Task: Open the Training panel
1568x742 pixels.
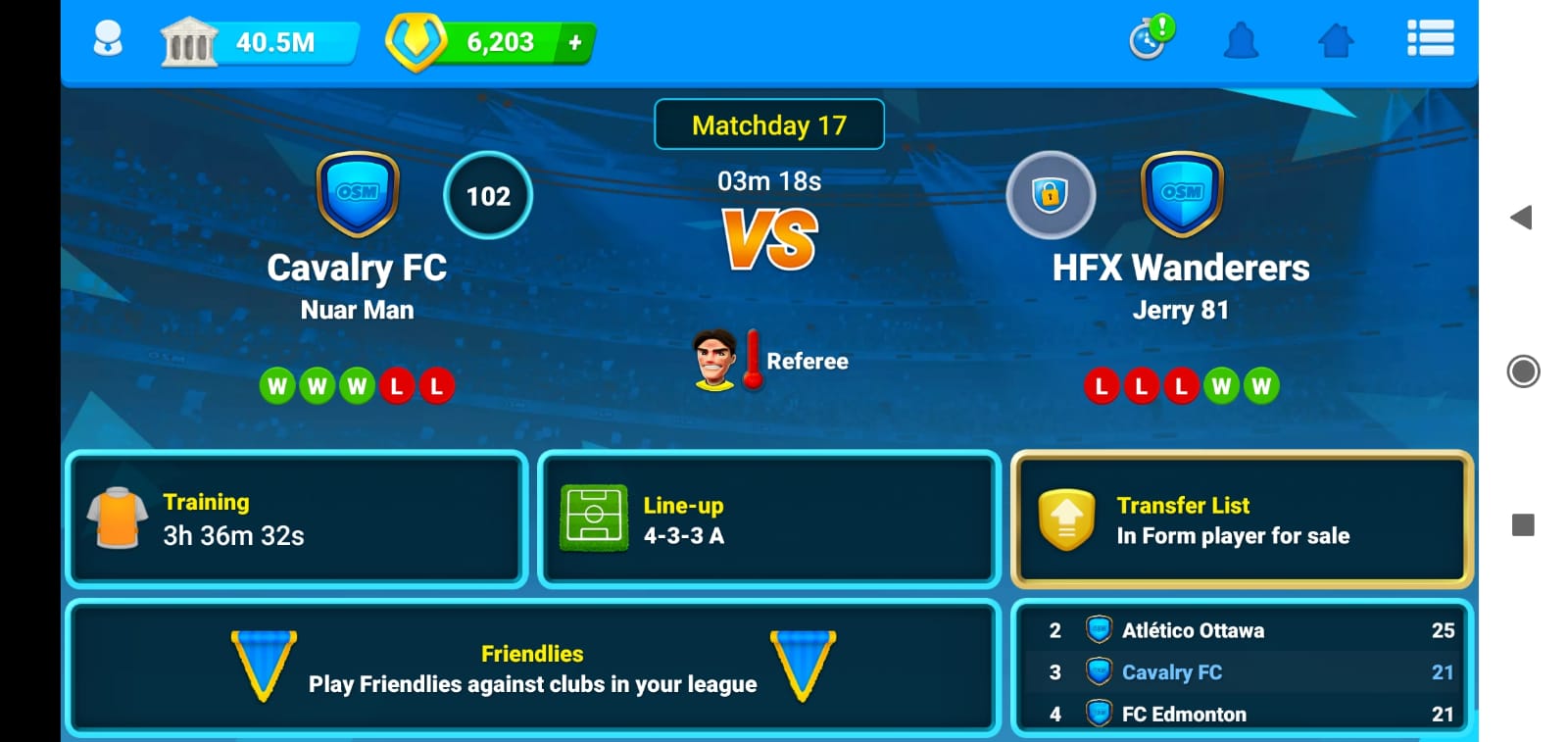Action: 296,519
